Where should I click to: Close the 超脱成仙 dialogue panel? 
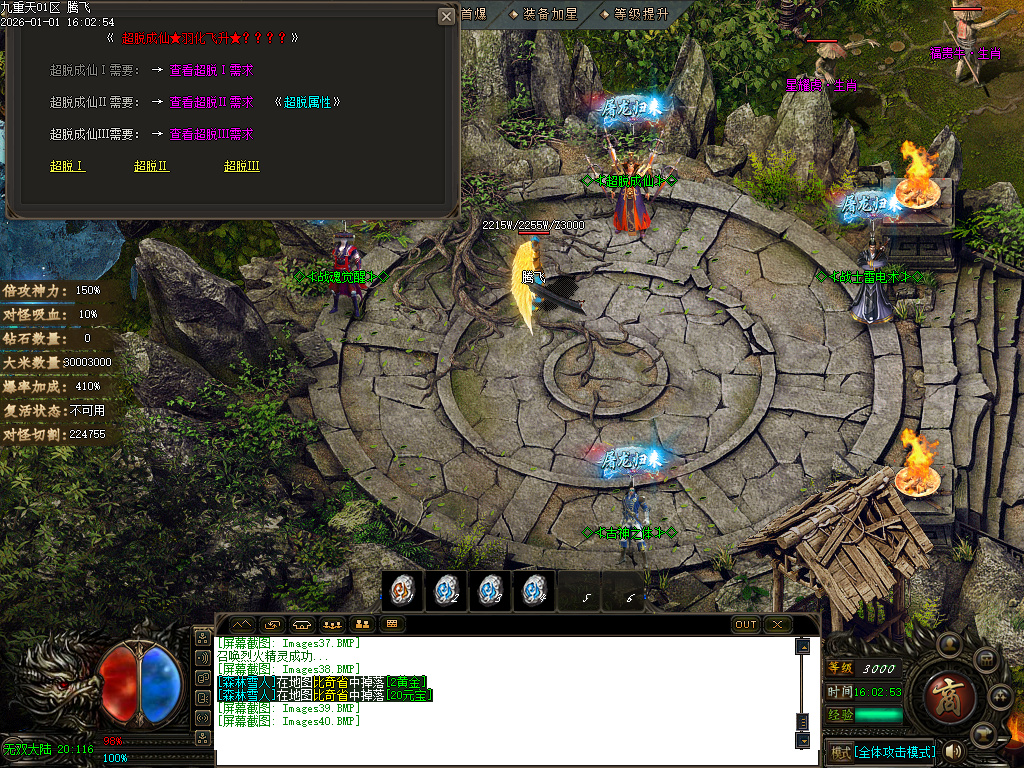point(446,16)
